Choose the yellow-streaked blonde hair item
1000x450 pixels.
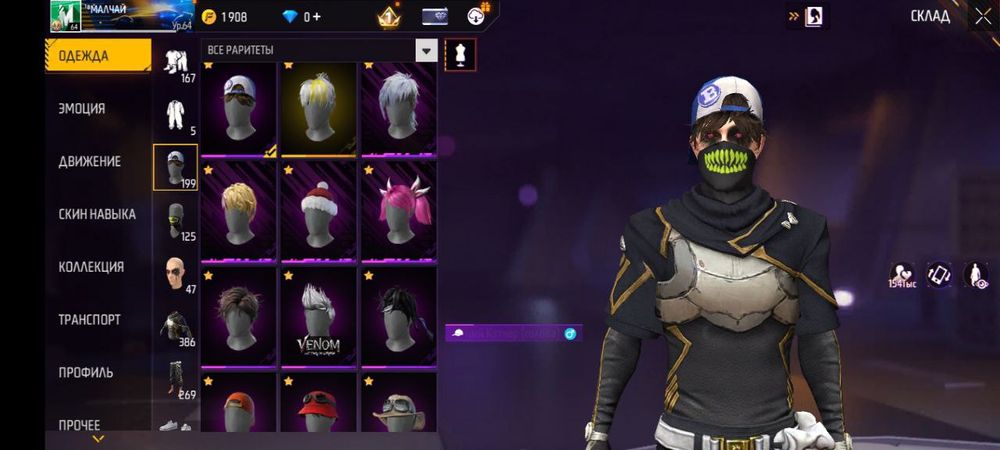[319, 108]
